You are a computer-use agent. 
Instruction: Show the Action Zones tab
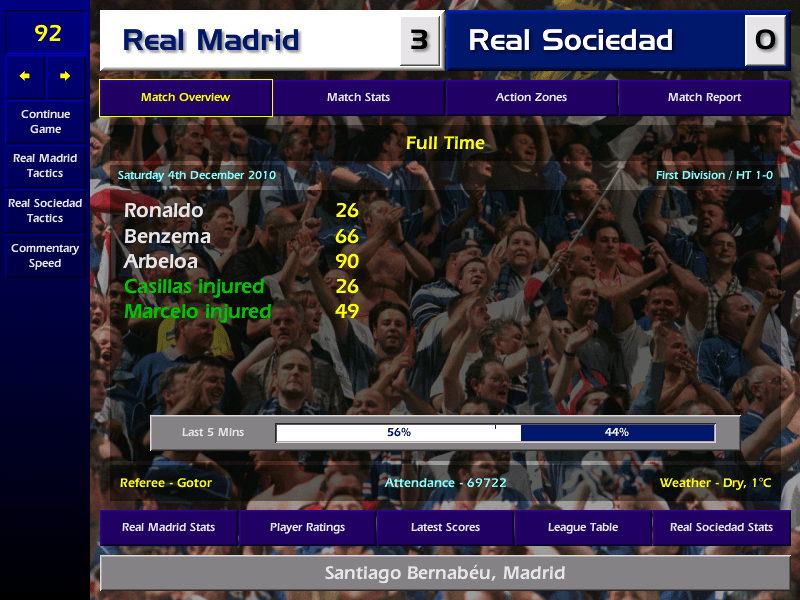(x=531, y=97)
